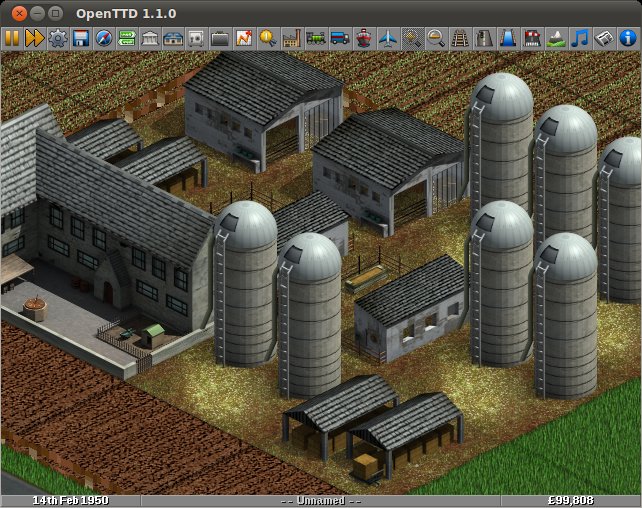This screenshot has height=508, width=642.
Task: Show the road vehicles list
Action: pos(339,38)
